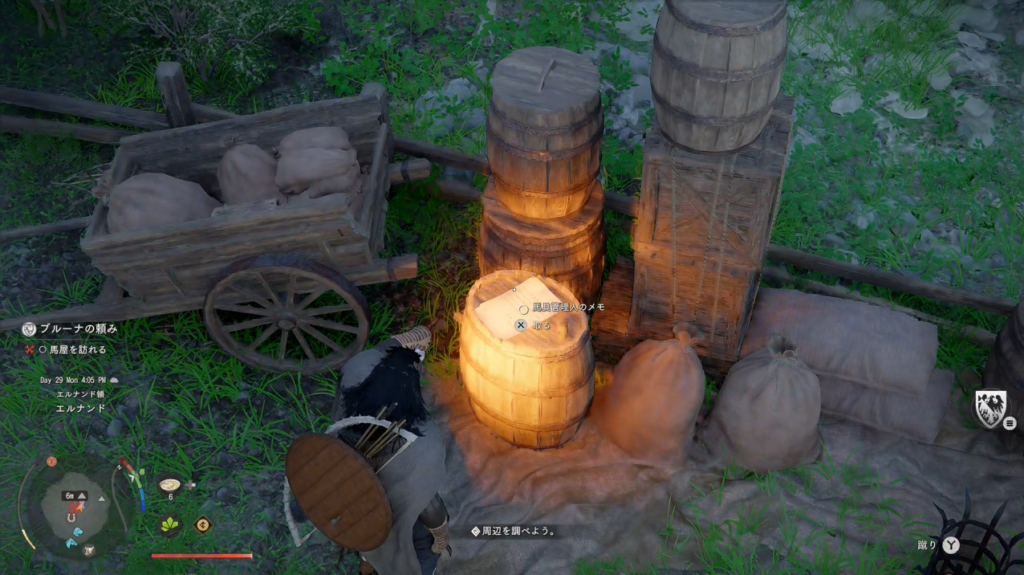Select the 馬具管理人のメモ interaction label
1024x575 pixels.
568,308
